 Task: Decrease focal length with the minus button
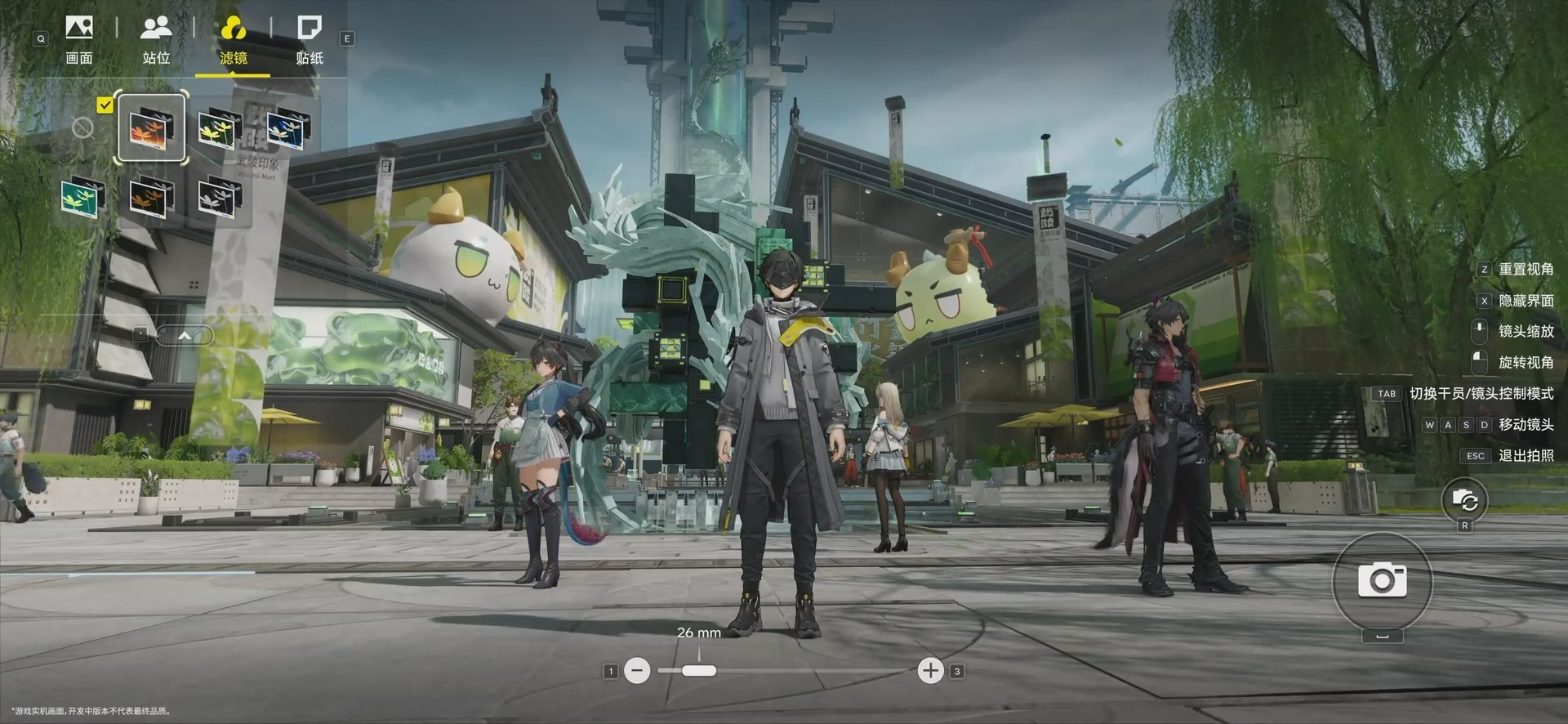click(x=638, y=671)
